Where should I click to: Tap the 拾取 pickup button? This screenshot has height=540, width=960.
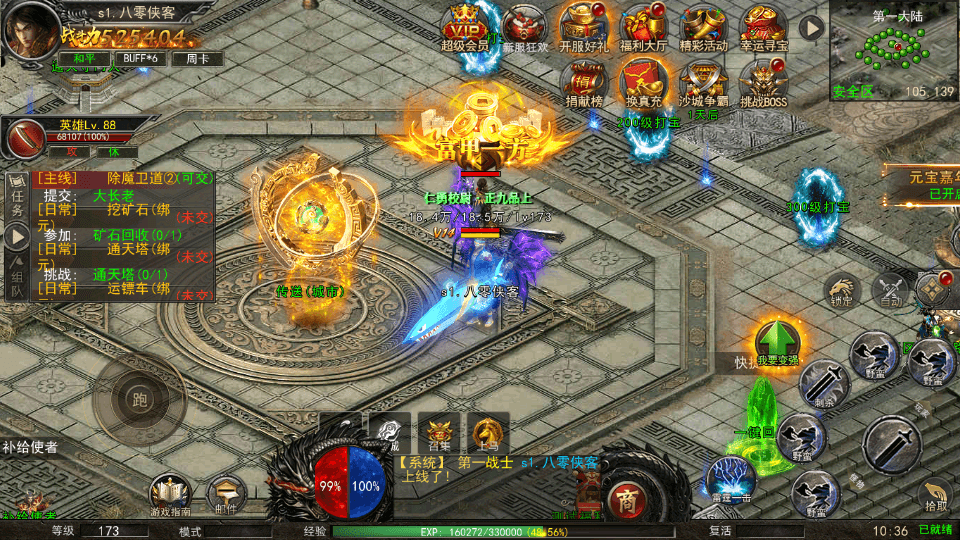(x=936, y=493)
